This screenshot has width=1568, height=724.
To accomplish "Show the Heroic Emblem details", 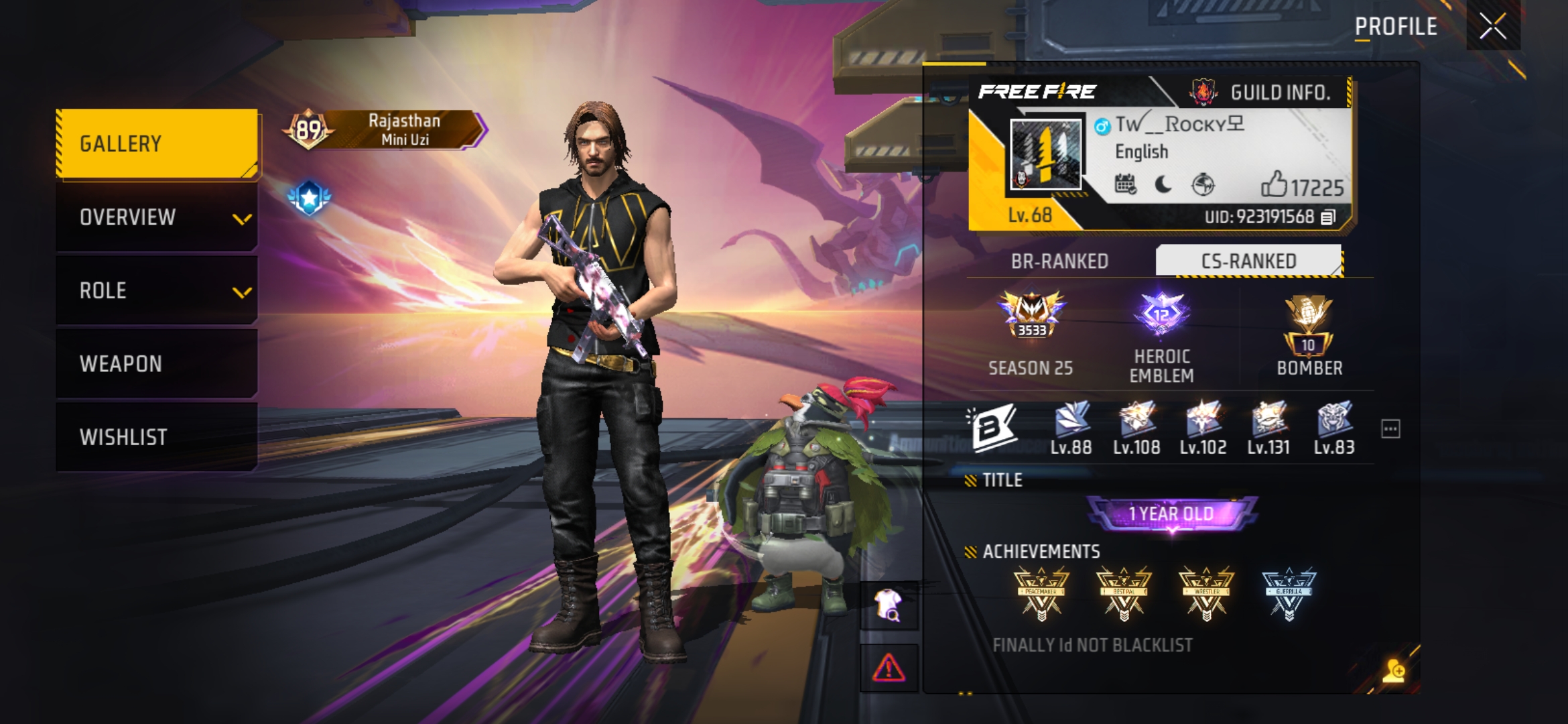I will pos(1162,315).
